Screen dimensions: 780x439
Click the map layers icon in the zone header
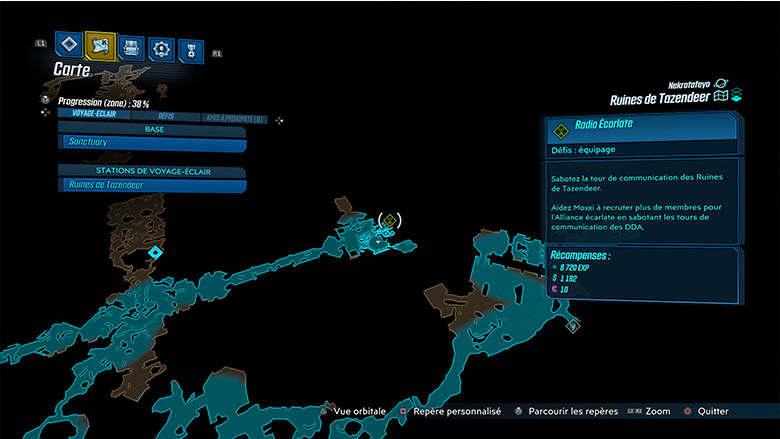pos(736,96)
